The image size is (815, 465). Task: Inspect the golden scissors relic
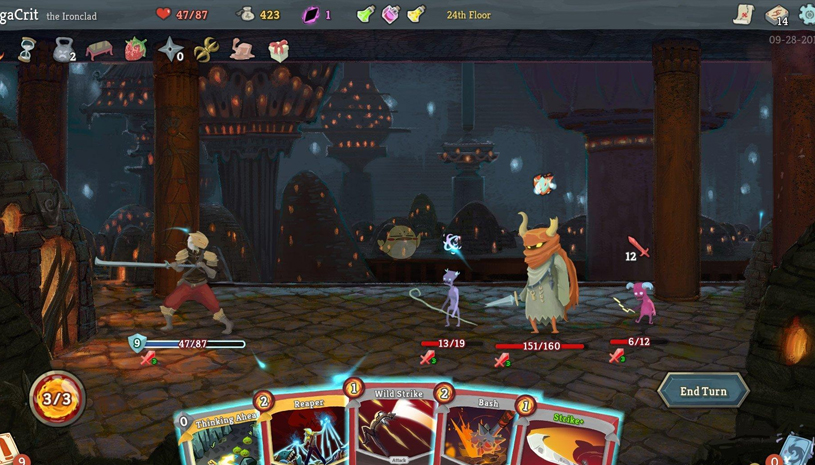[x=206, y=48]
